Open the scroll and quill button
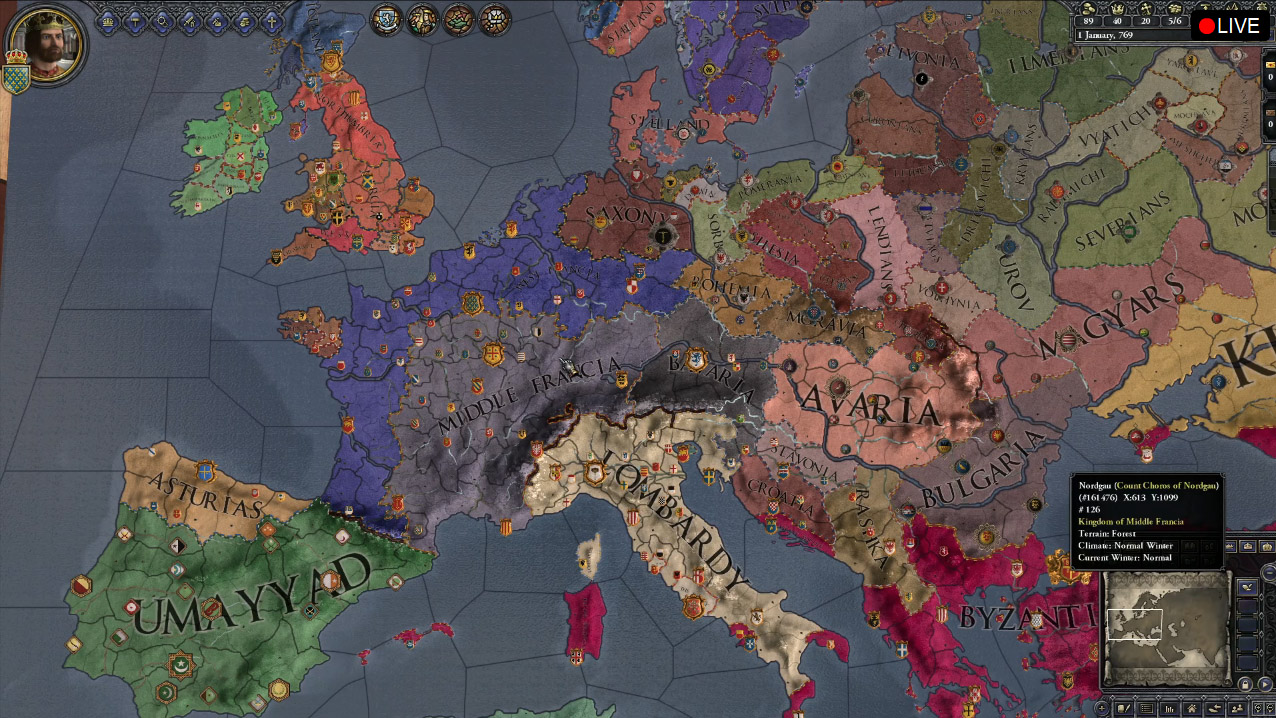 (1123, 709)
